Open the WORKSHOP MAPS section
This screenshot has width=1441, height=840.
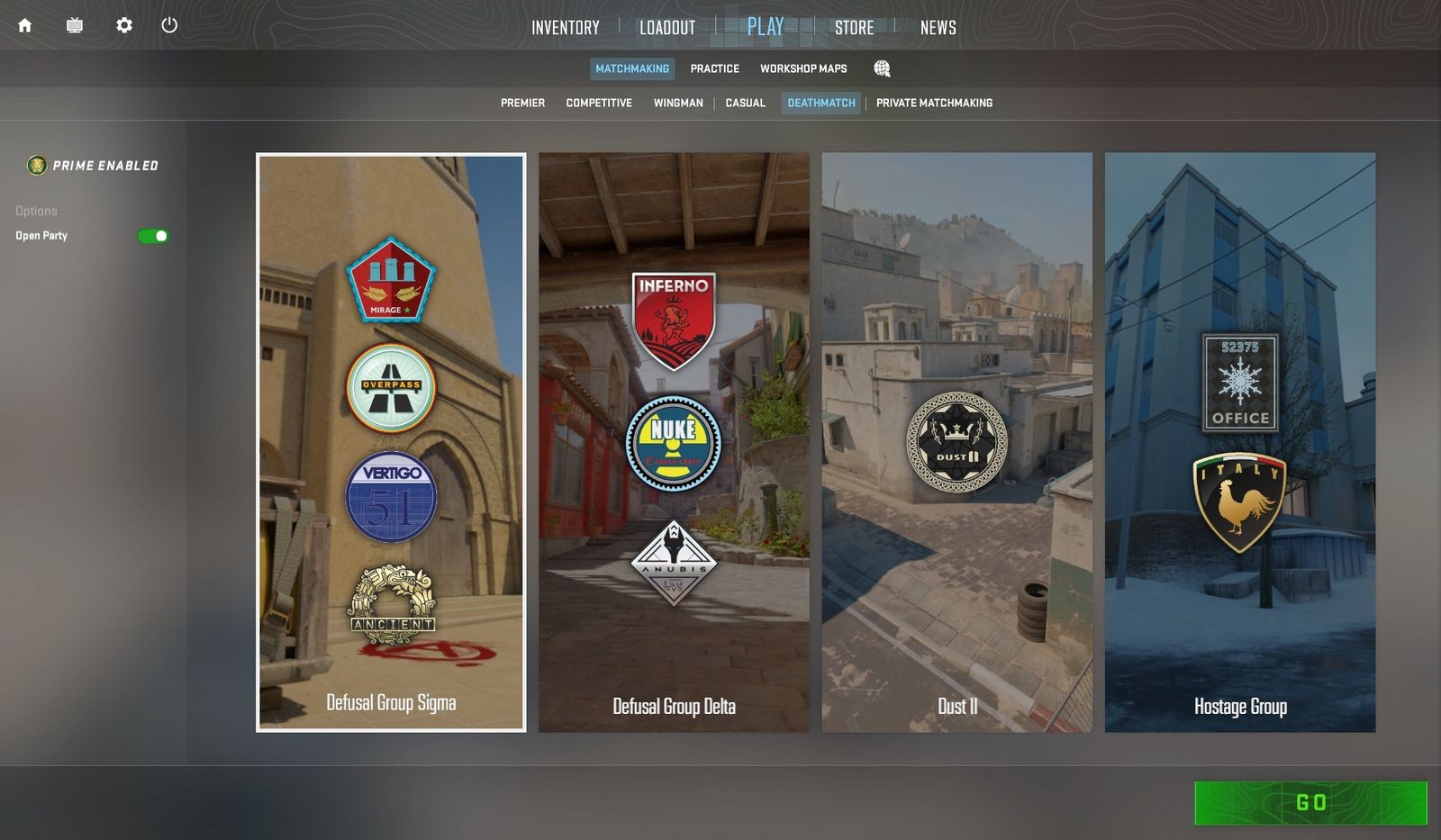point(802,68)
